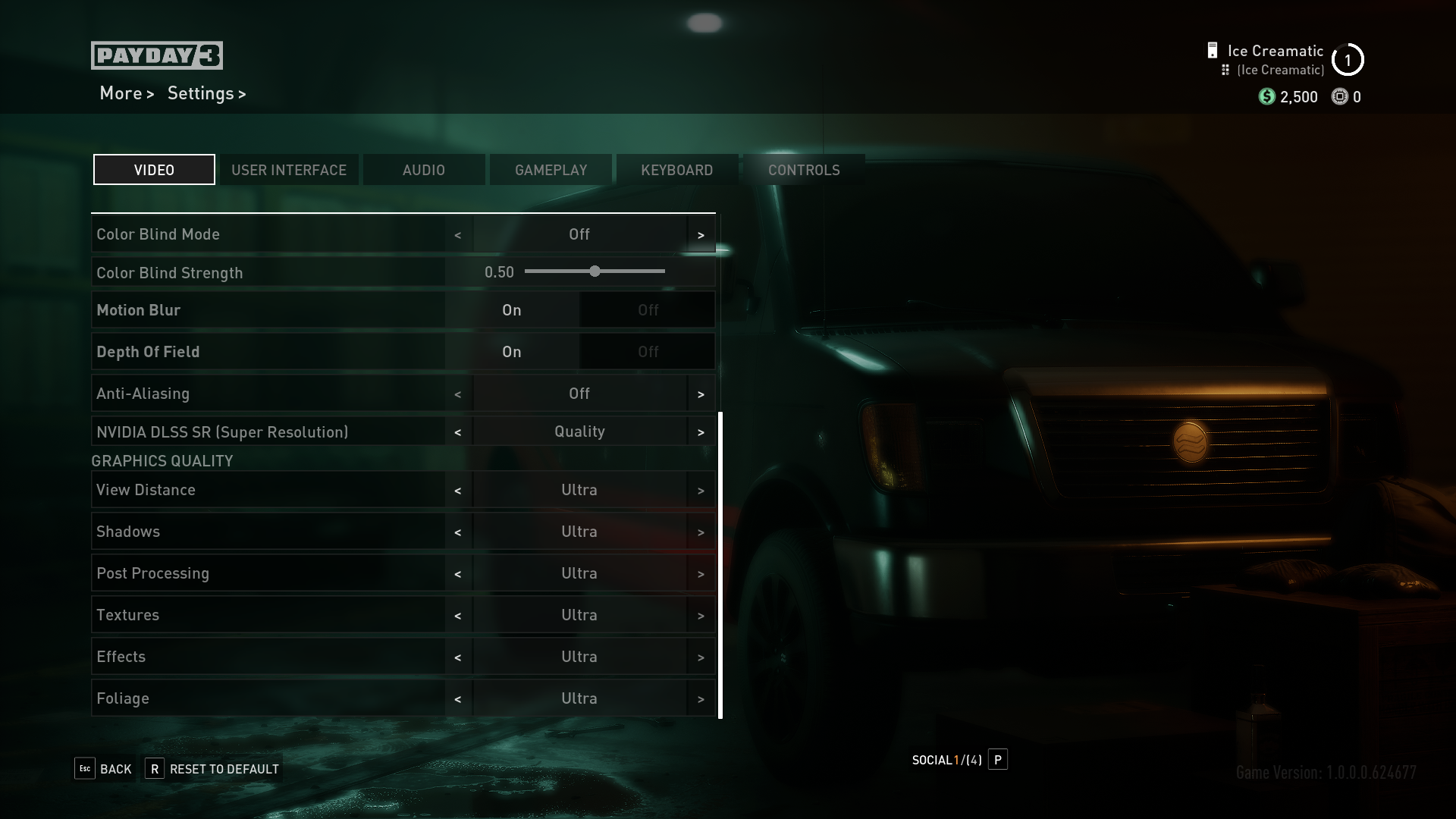
Task: Switch to the AUDIO settings tab
Action: (424, 169)
